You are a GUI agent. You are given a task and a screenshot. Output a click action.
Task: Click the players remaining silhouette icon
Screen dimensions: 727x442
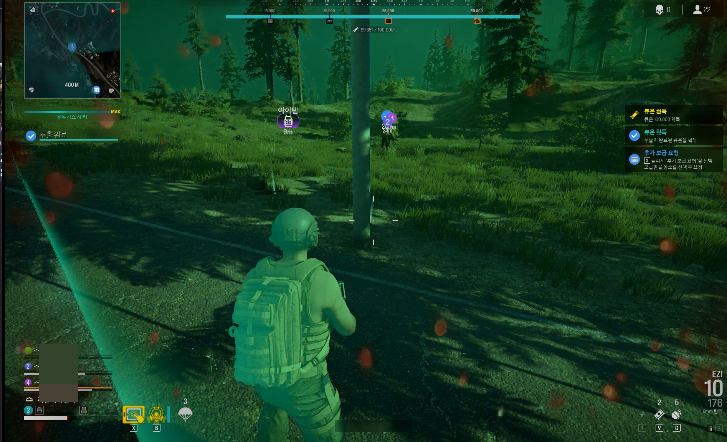[x=697, y=10]
